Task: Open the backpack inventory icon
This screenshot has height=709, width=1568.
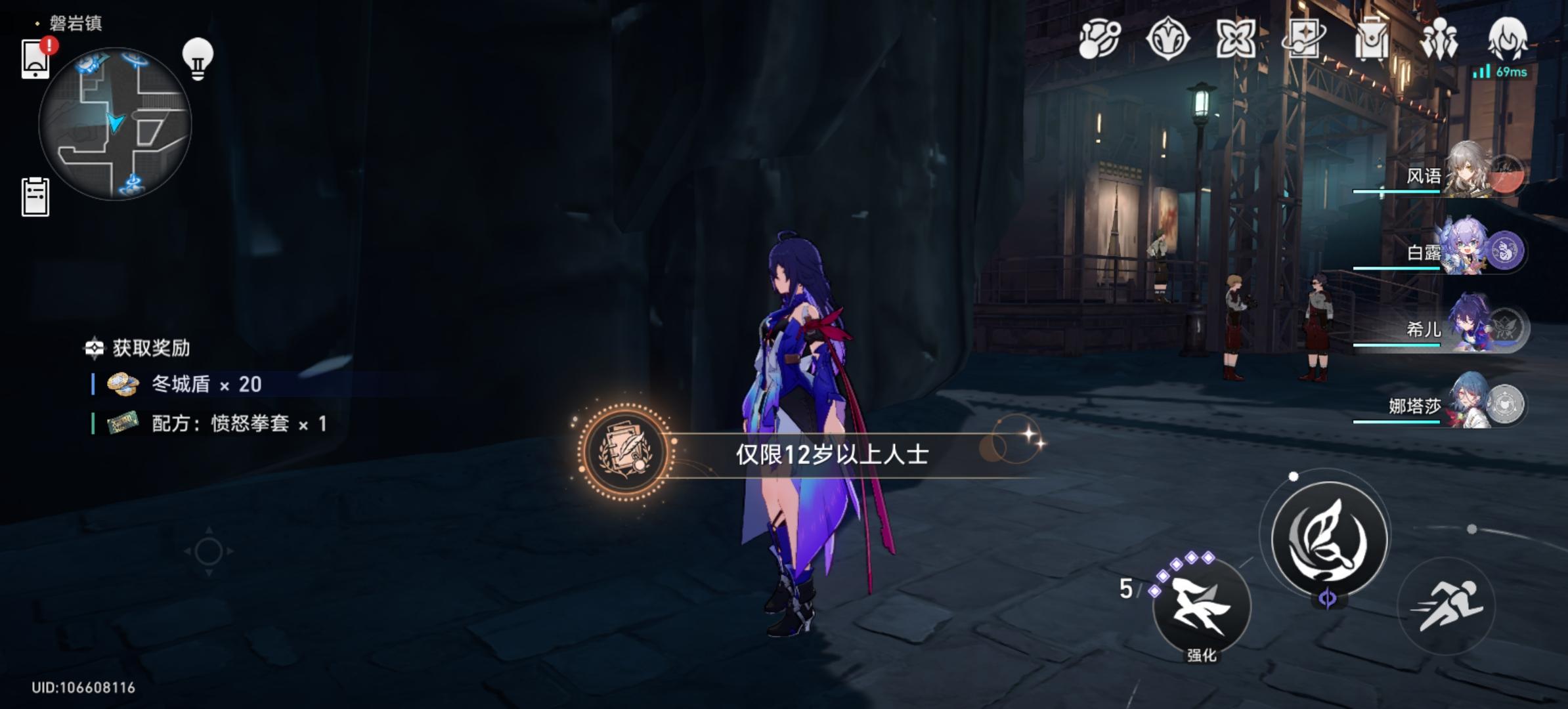Action: click(x=1371, y=38)
